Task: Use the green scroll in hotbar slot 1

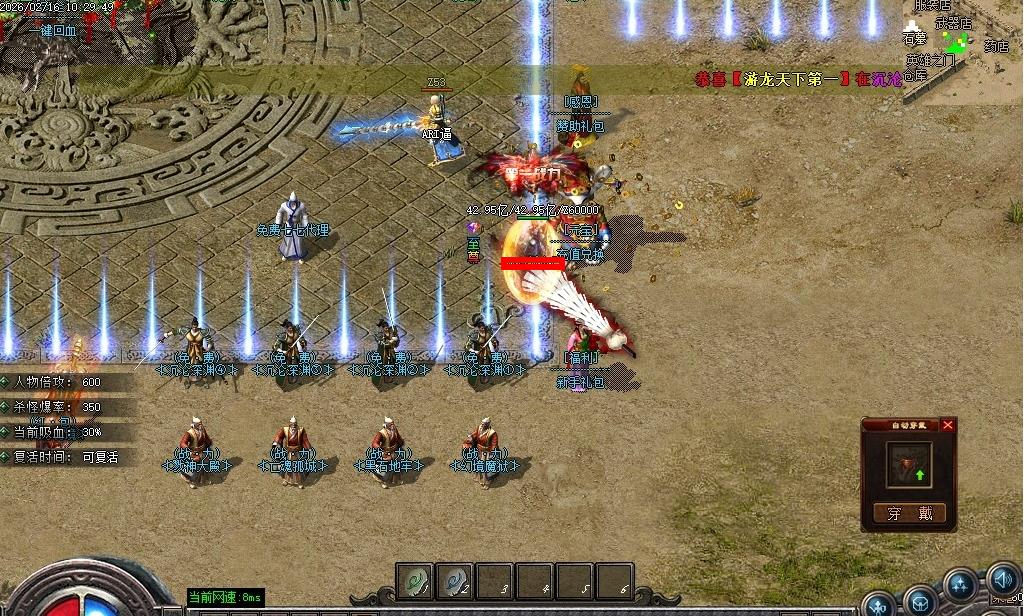Action: tap(415, 580)
